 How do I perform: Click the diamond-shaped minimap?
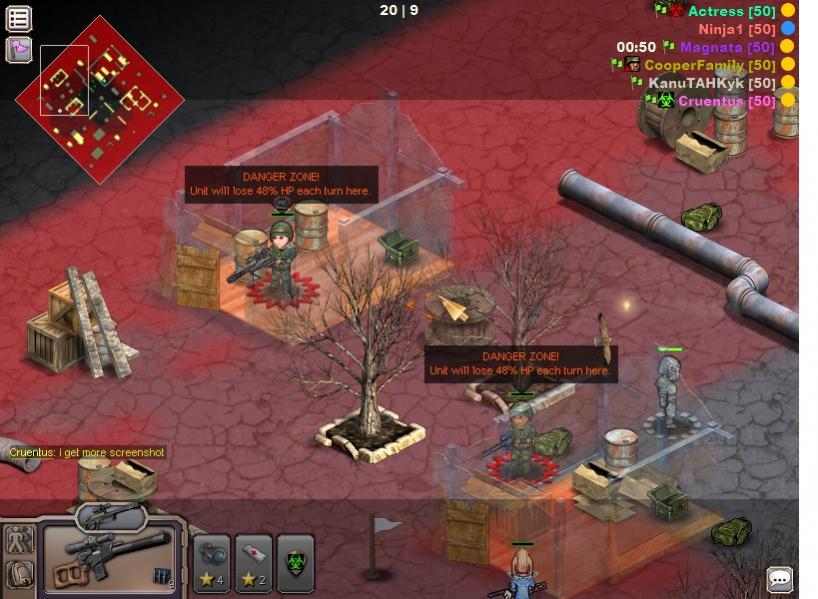[x=100, y=98]
